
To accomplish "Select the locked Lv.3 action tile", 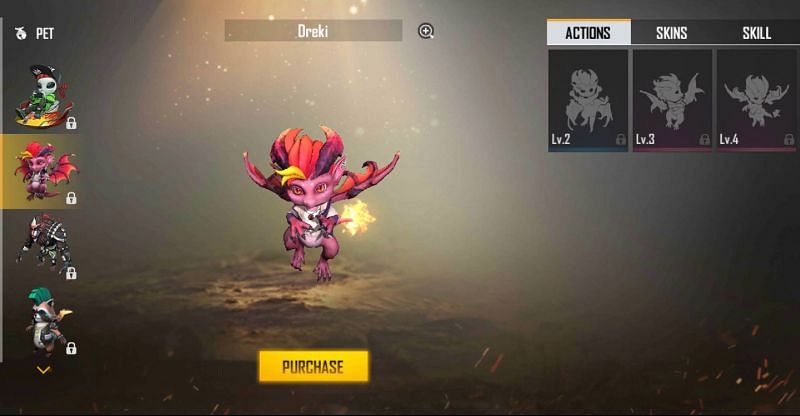I will (672, 100).
